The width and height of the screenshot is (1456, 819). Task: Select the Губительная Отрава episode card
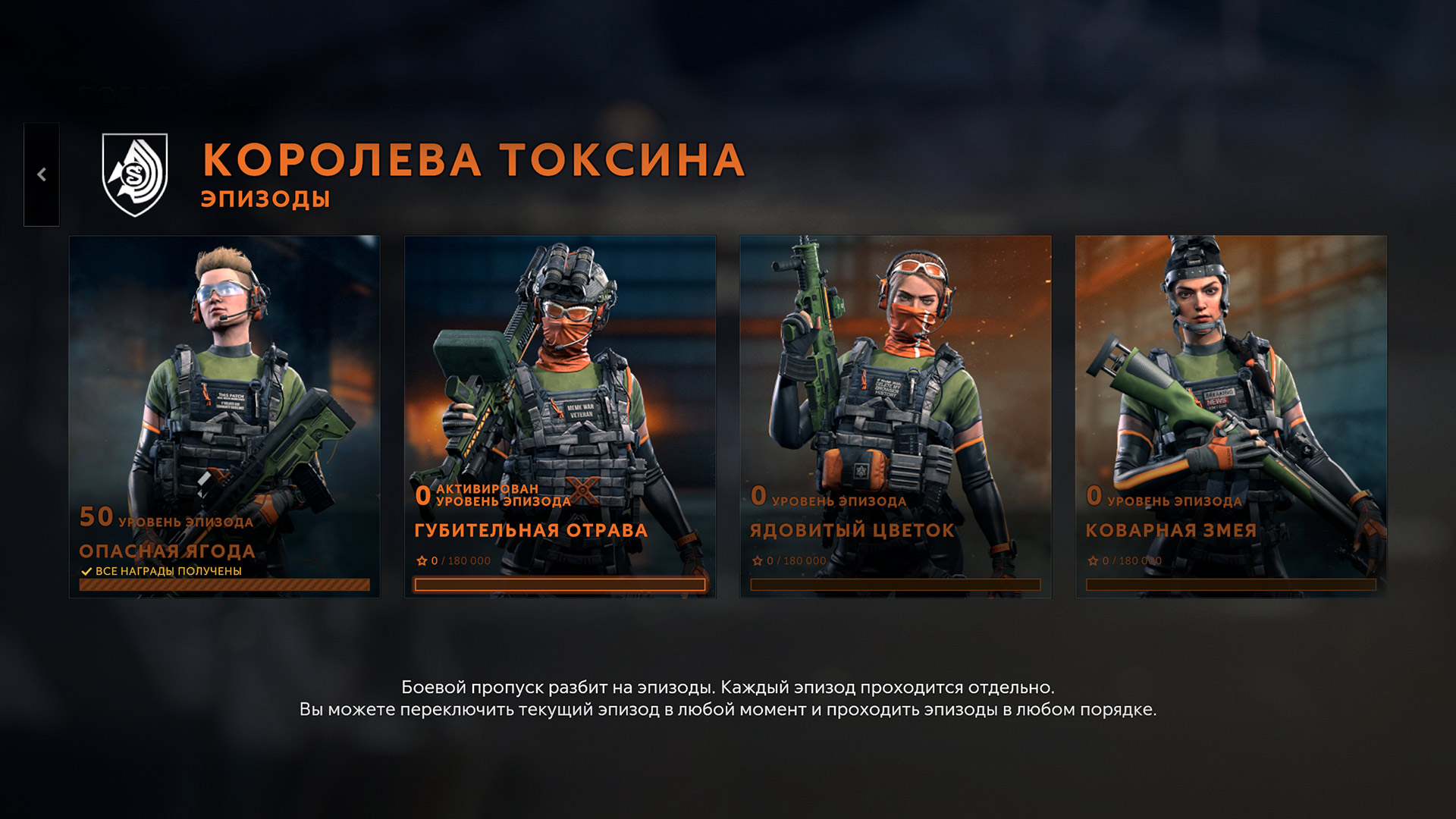point(559,379)
